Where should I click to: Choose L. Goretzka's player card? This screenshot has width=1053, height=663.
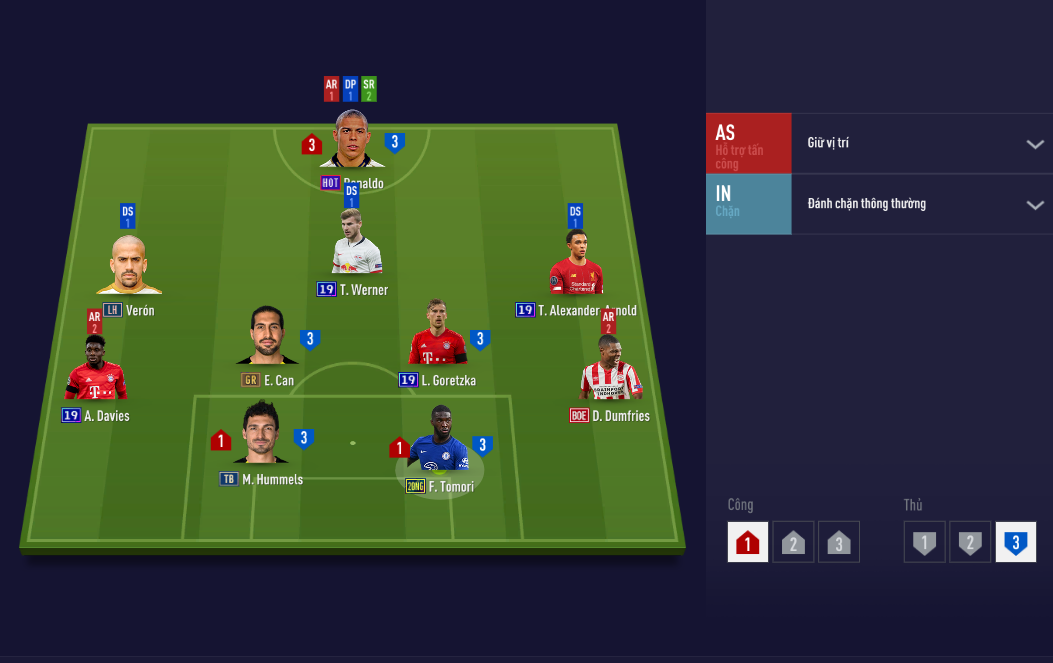[x=437, y=335]
